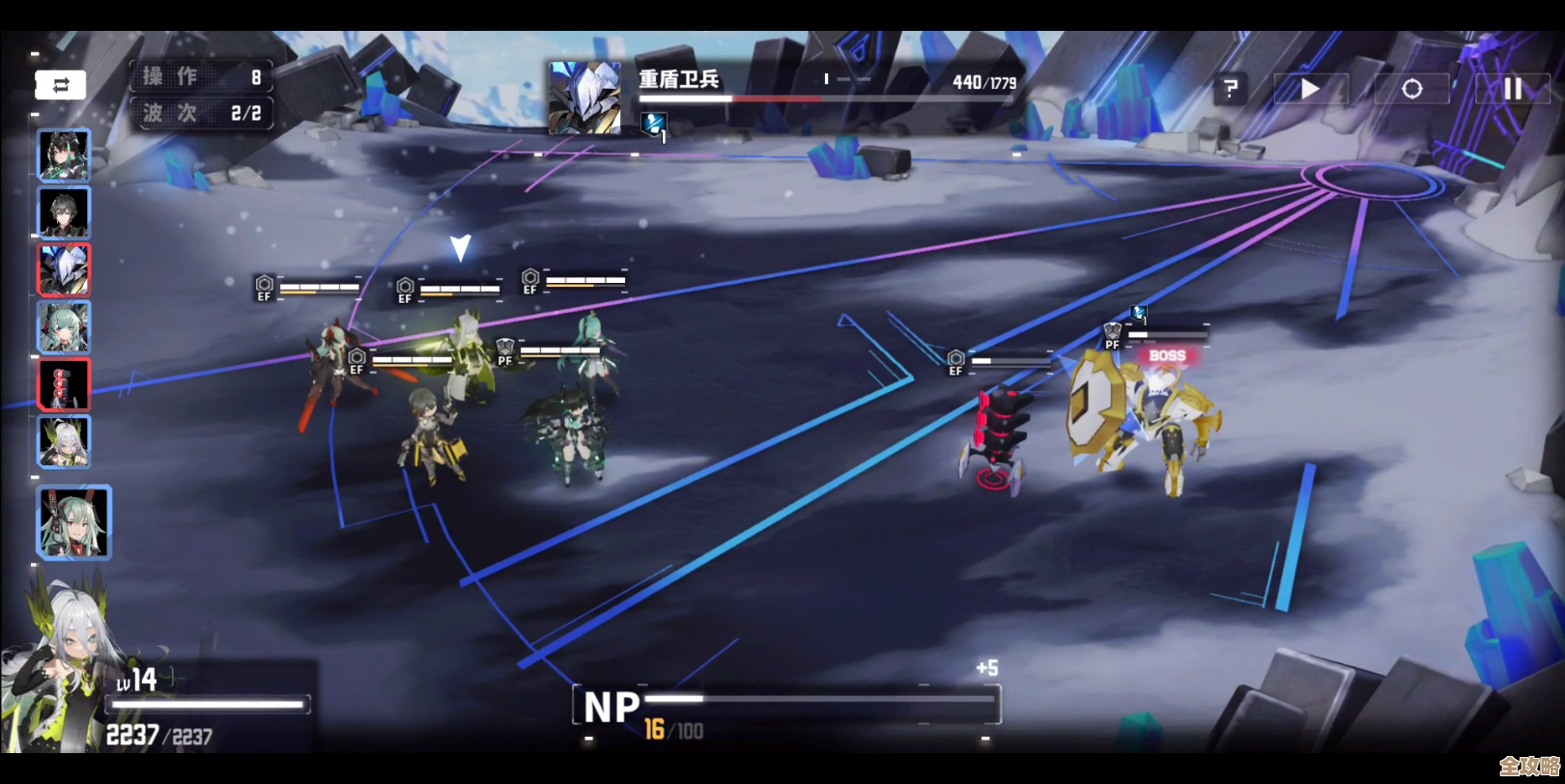The height and width of the screenshot is (784, 1565).
Task: Select the 重盾卫兵 boss portrait
Action: click(584, 98)
